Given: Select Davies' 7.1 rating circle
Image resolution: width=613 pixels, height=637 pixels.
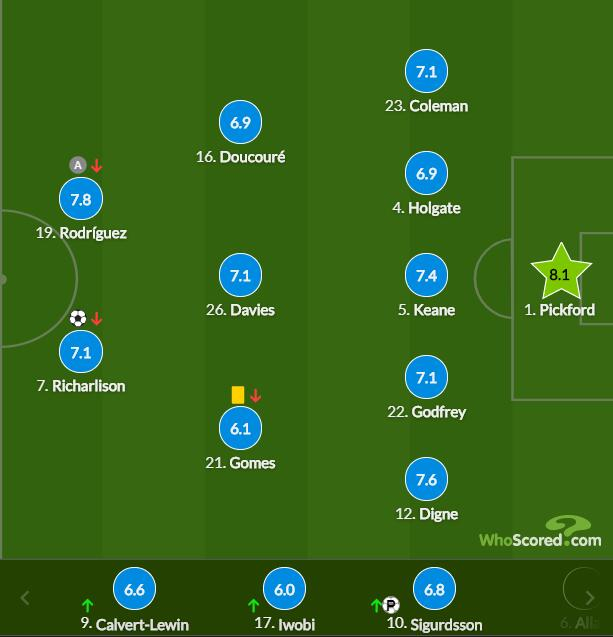Looking at the screenshot, I should (239, 276).
